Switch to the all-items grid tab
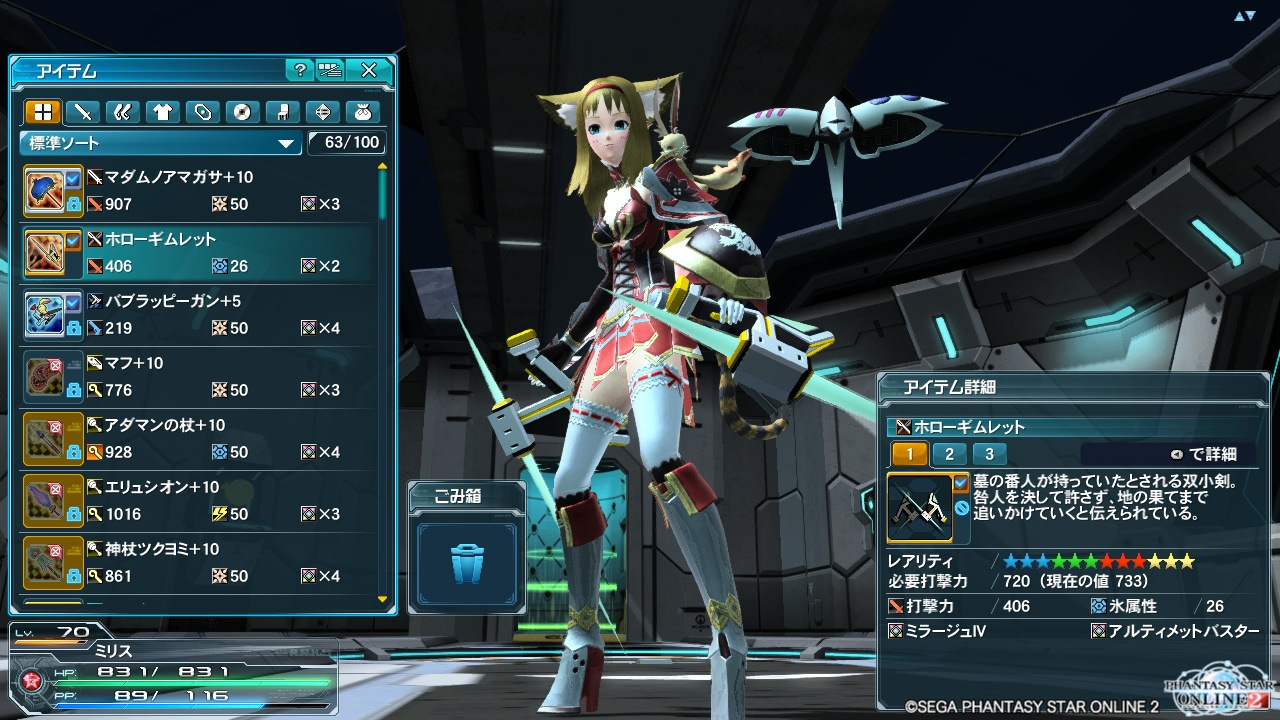The width and height of the screenshot is (1280, 720). coord(43,111)
